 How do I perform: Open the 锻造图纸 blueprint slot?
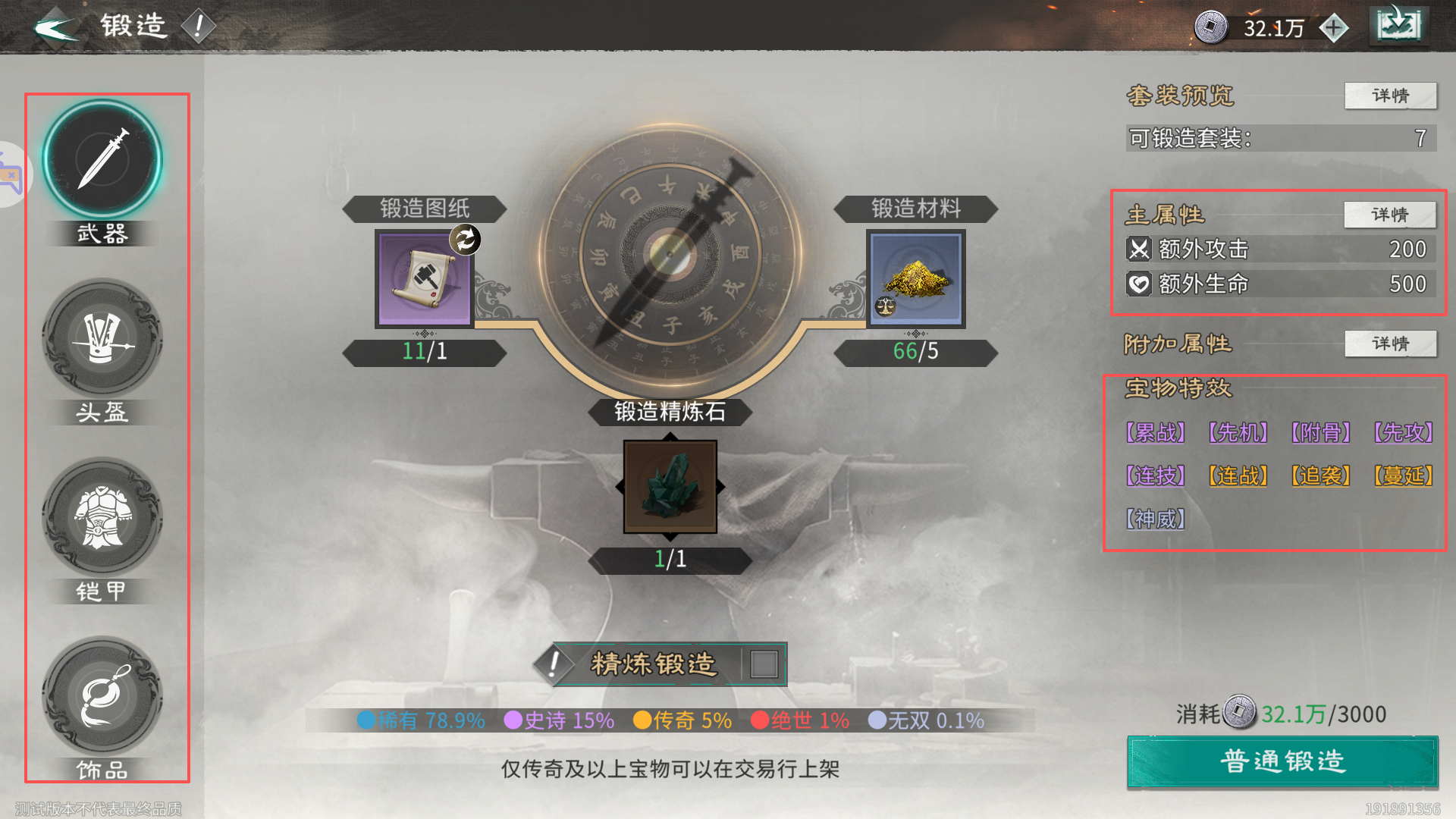422,279
